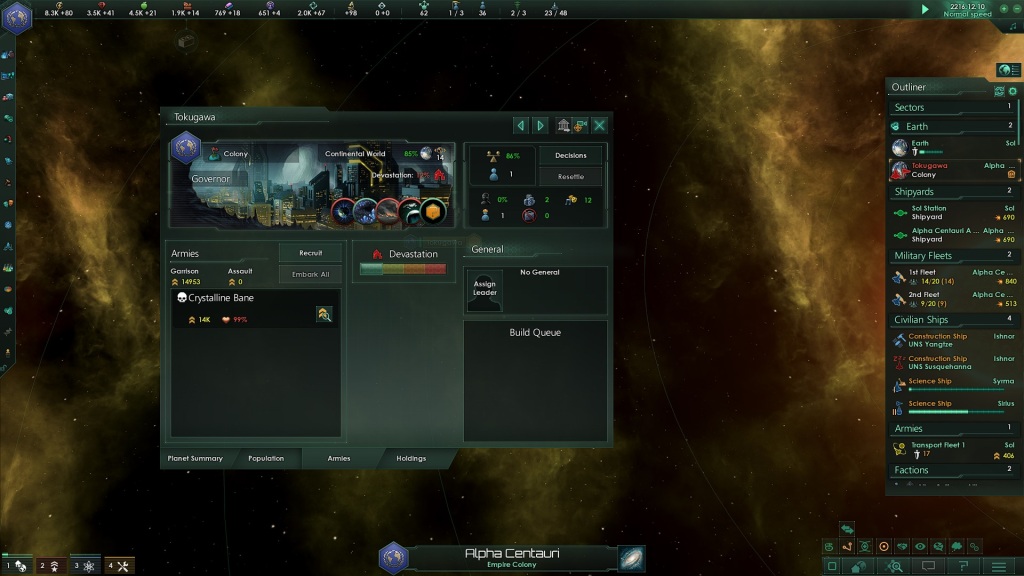Viewport: 1024px width, 576px height.
Task: Click the Resettle button
Action: [x=571, y=176]
